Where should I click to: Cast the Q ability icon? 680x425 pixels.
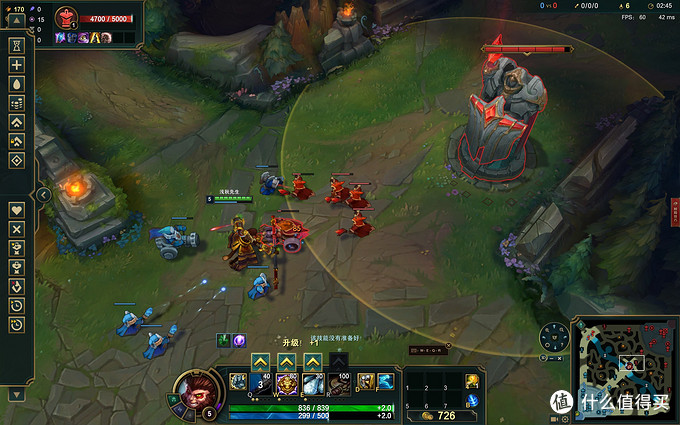[261, 383]
